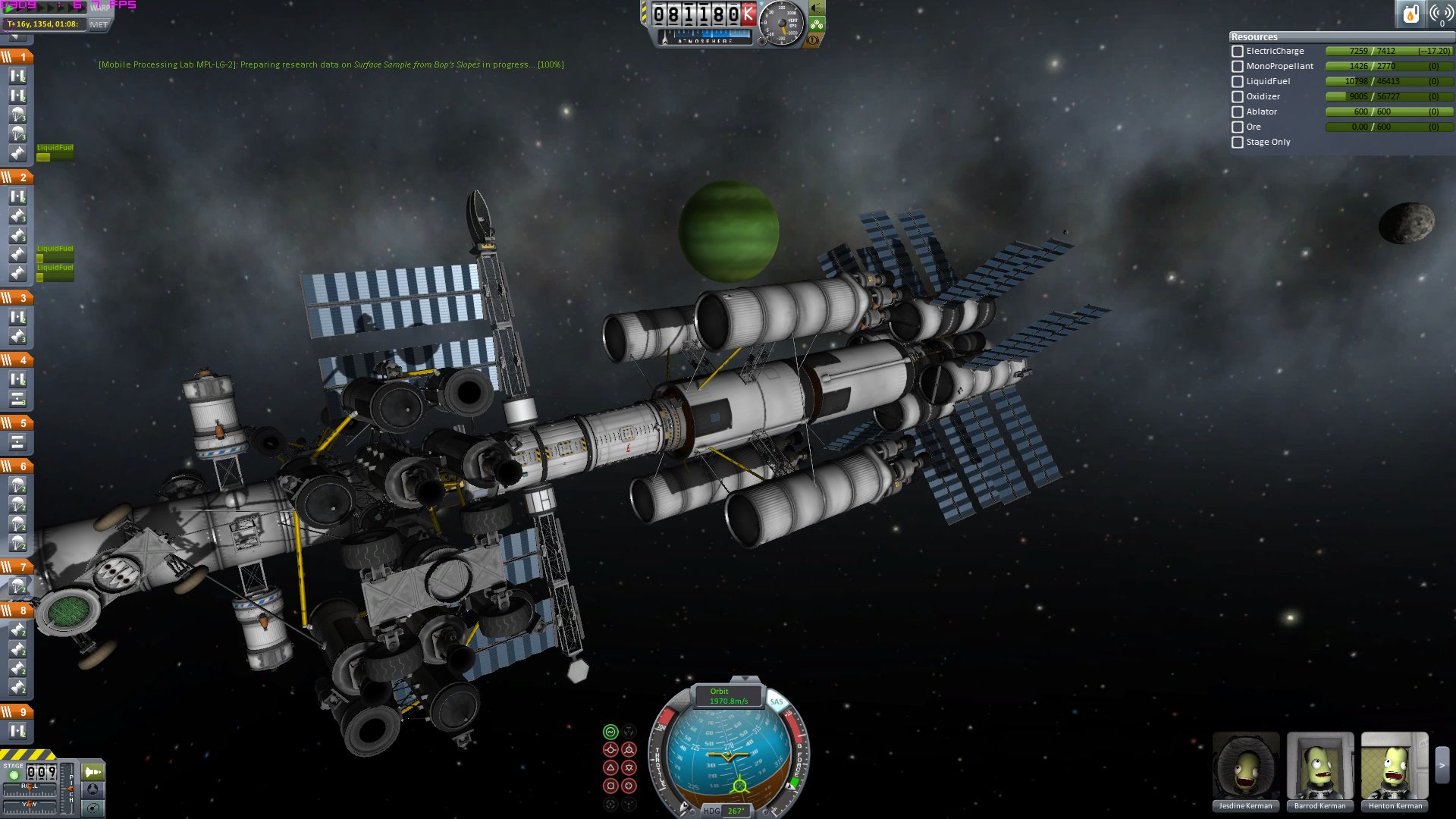This screenshot has height=819, width=1456.
Task: Toggle SAS on the navball
Action: [x=776, y=701]
